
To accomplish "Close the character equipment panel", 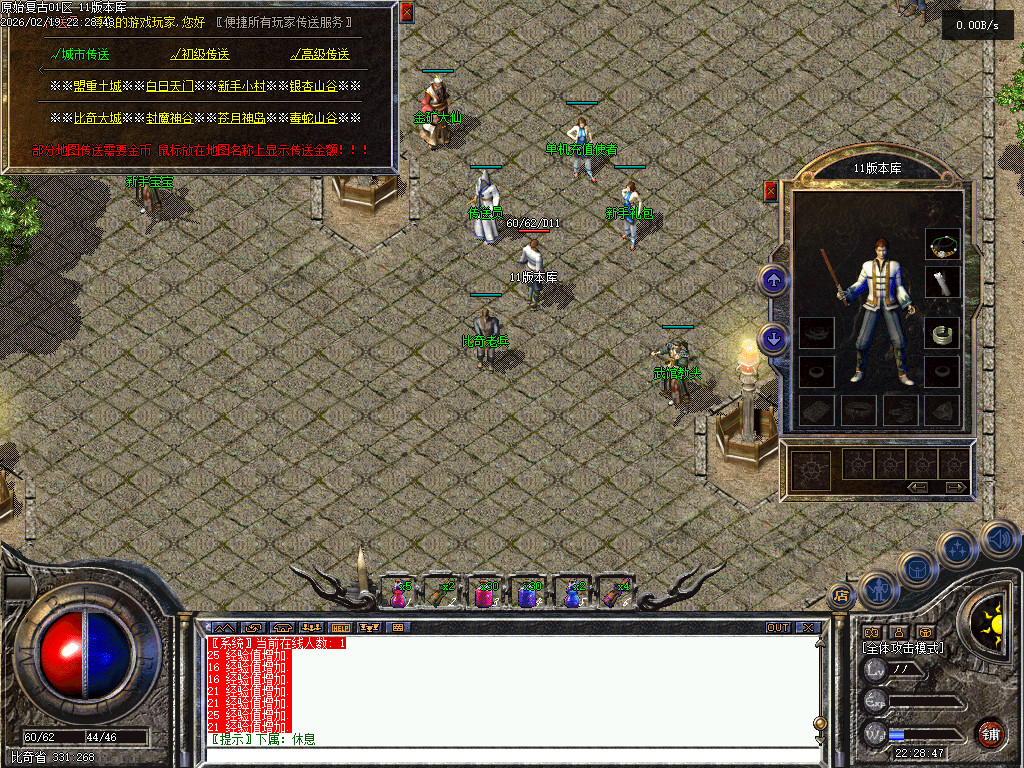I will (x=770, y=190).
